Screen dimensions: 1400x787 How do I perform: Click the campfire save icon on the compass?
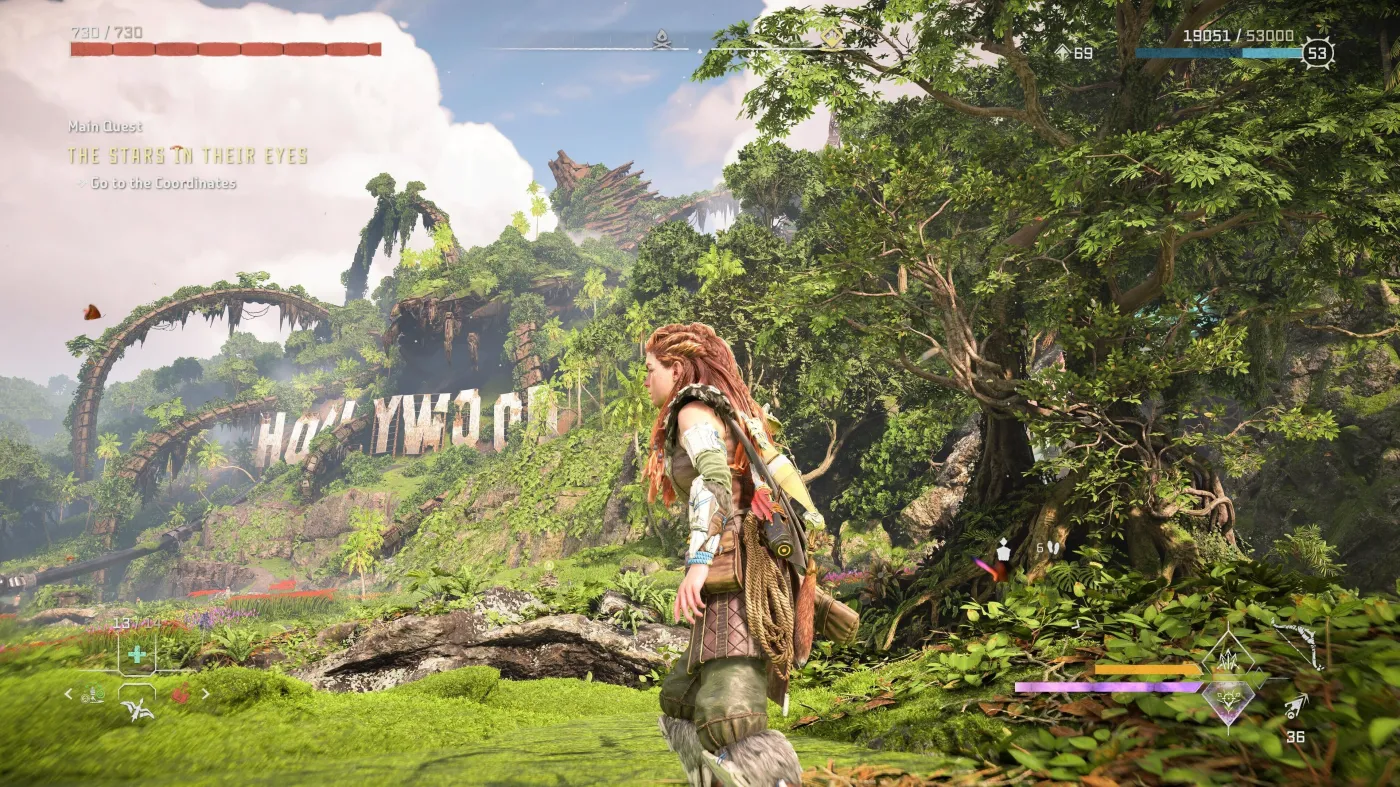coord(661,36)
